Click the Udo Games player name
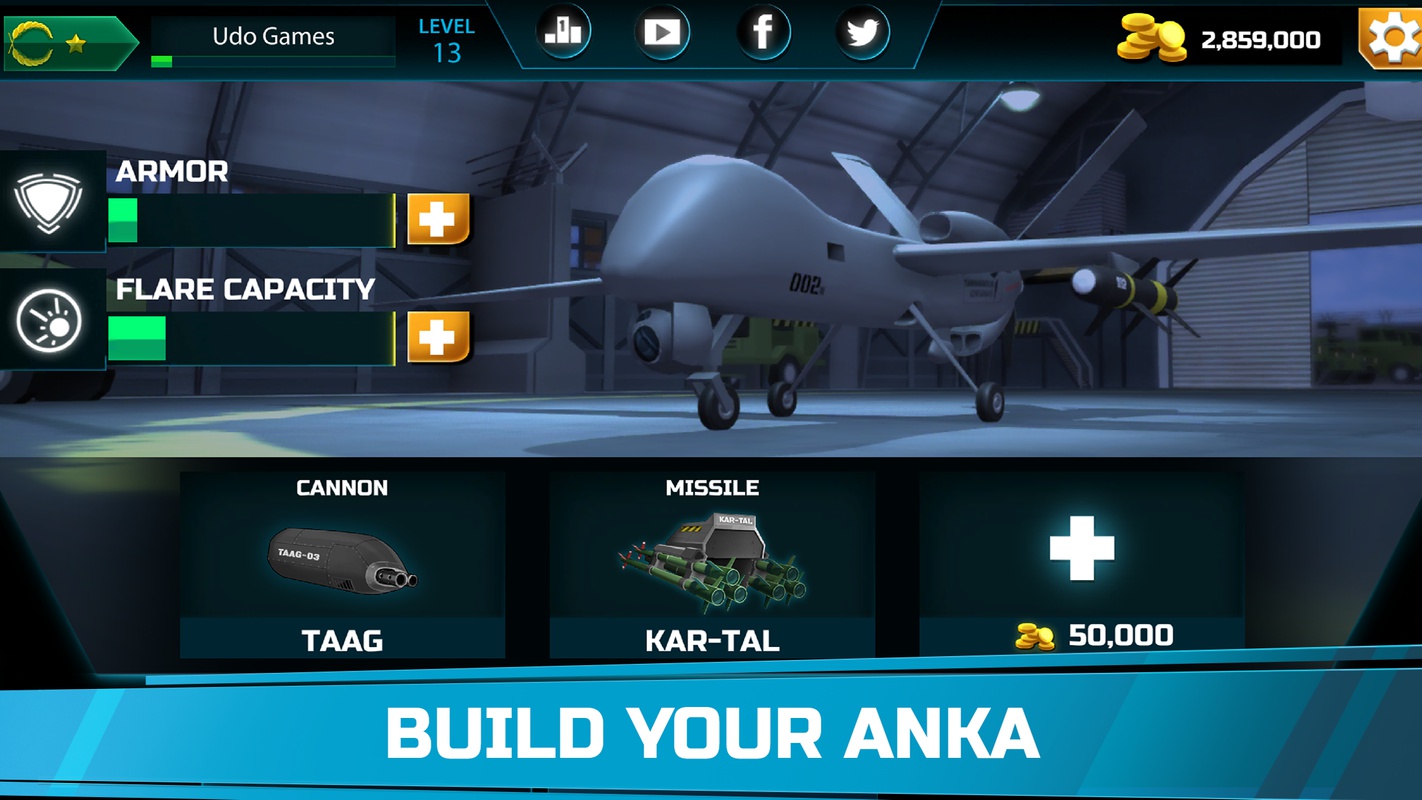The width and height of the screenshot is (1422, 800). [x=273, y=37]
